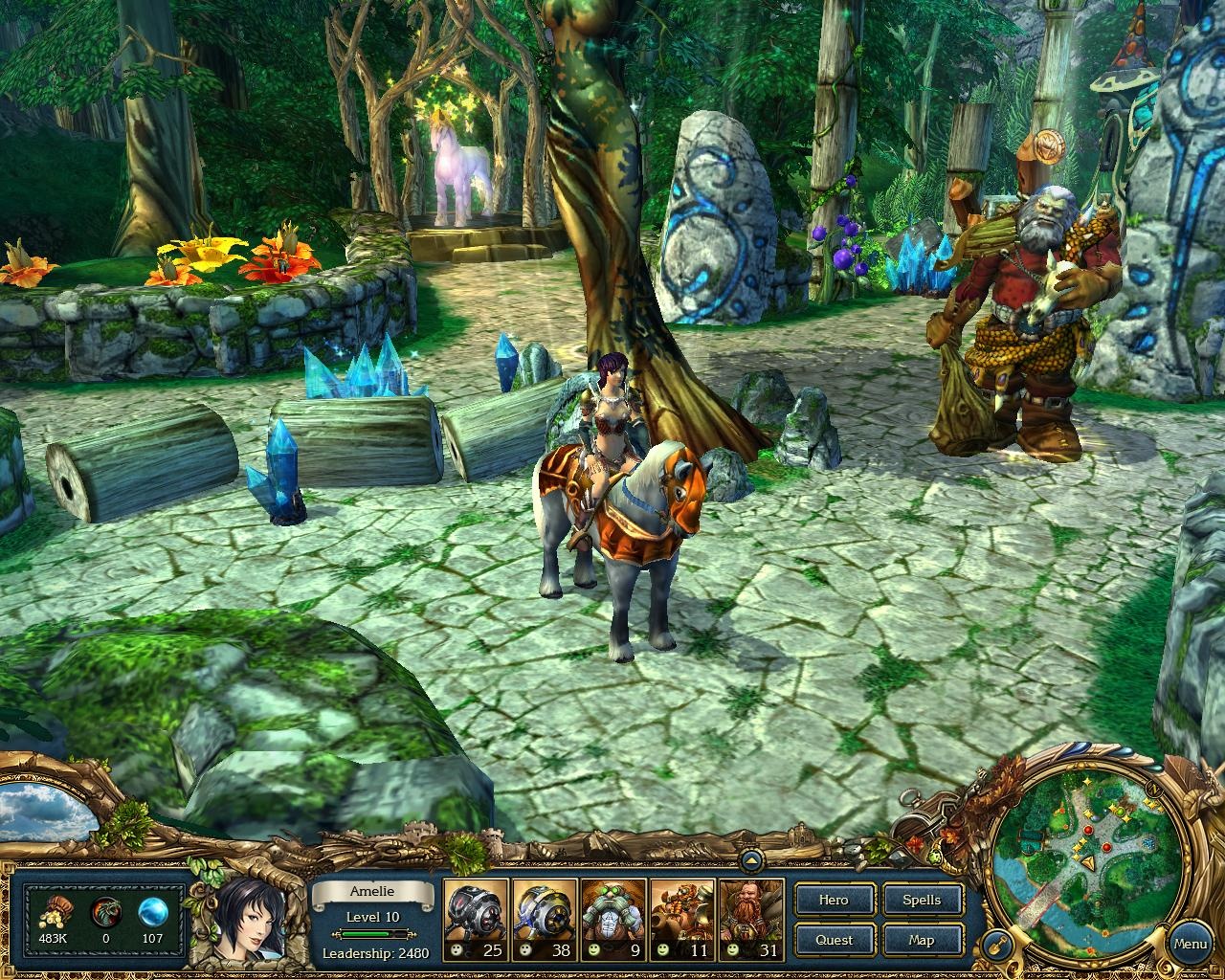
Task: Click the experience progress bar
Action: tap(373, 933)
